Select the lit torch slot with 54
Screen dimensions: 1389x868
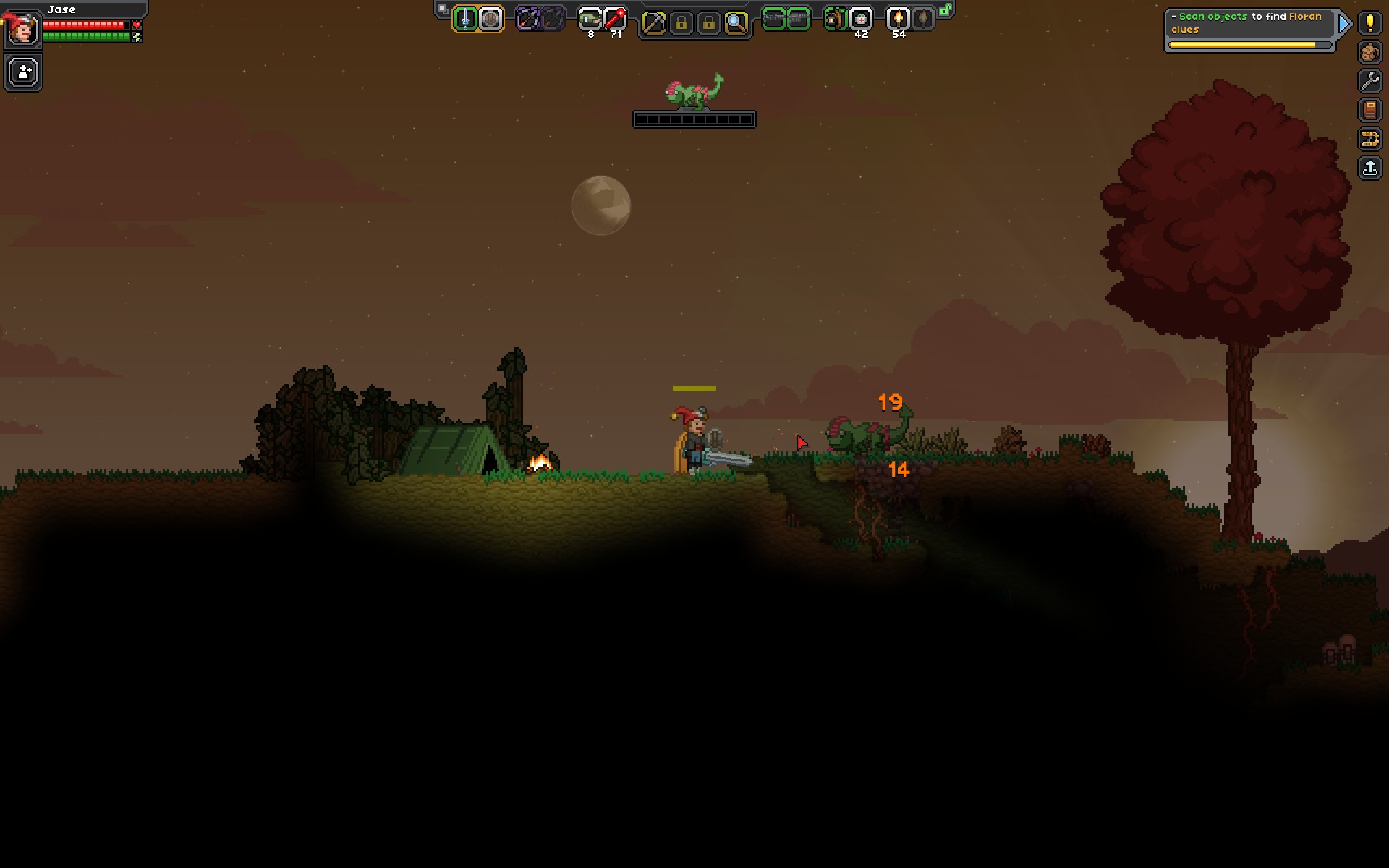[x=898, y=20]
